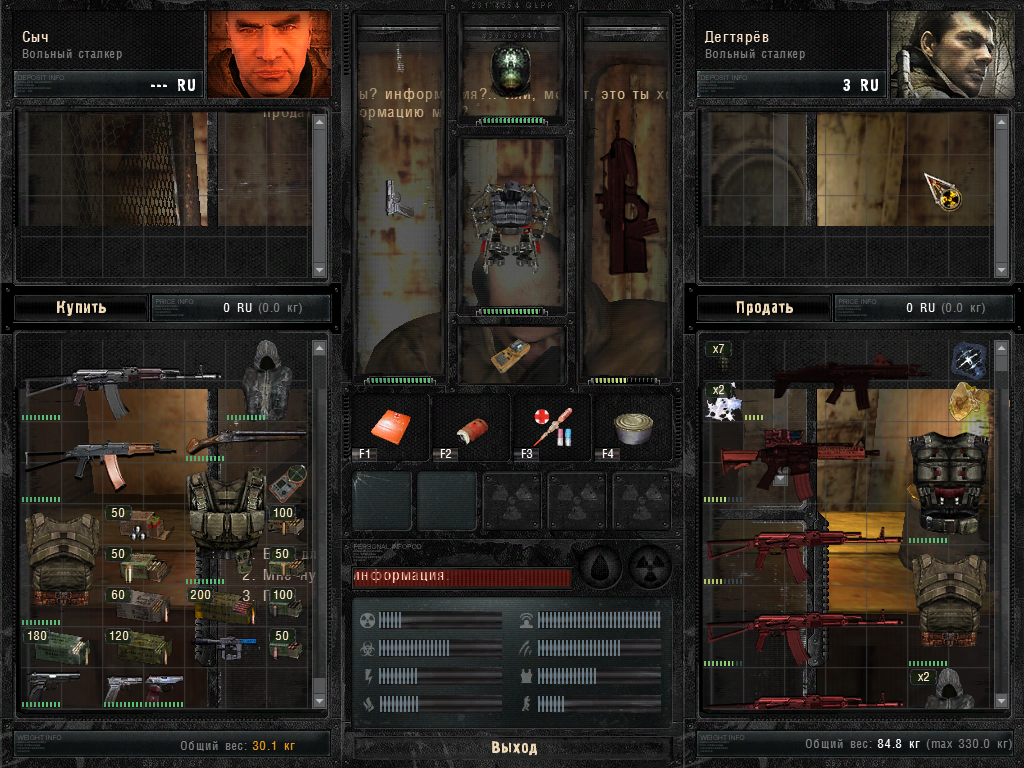Click the trader inventory scrollbar
The height and width of the screenshot is (768, 1024).
click(x=319, y=520)
